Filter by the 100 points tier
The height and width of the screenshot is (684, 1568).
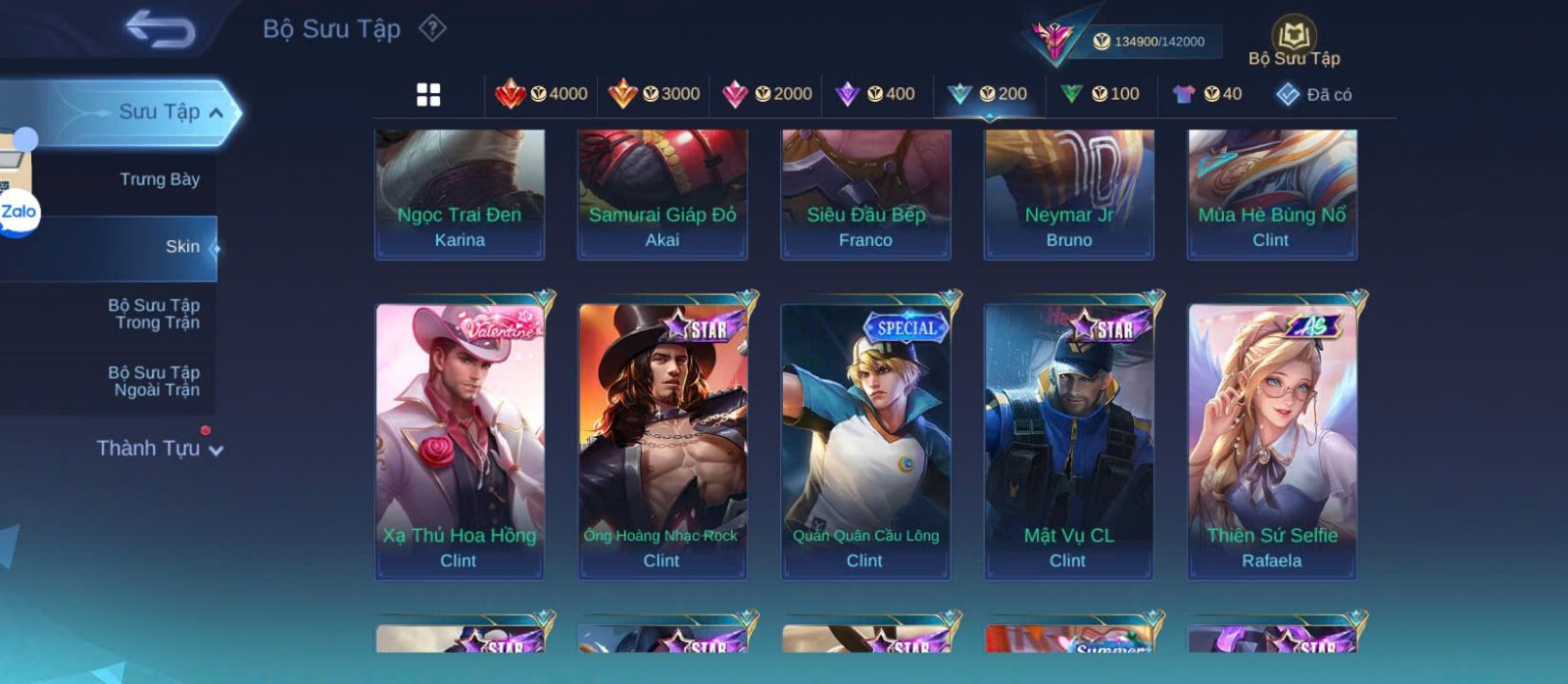pyautogui.click(x=1101, y=94)
